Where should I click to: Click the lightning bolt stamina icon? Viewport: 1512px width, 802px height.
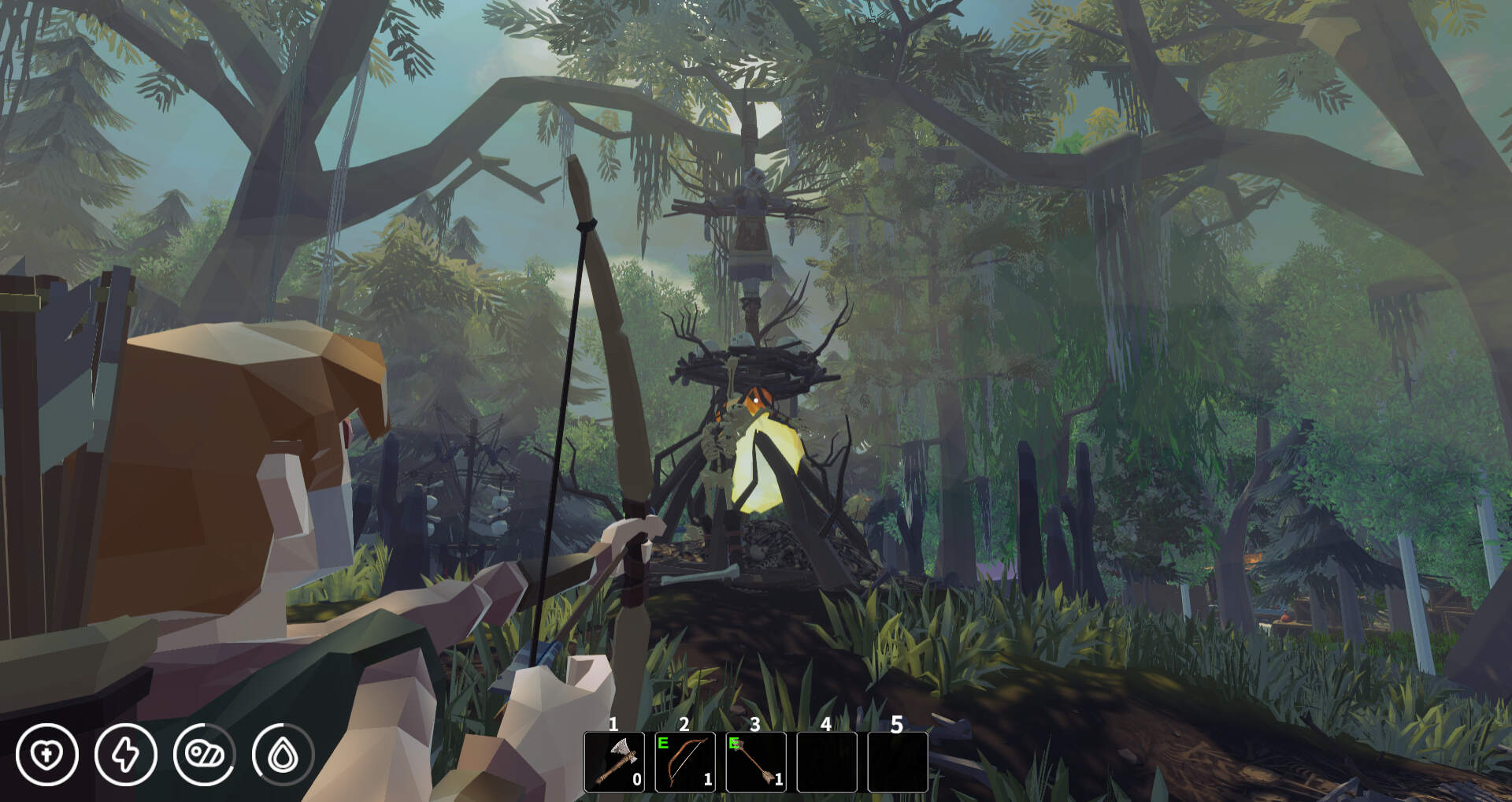click(x=126, y=755)
